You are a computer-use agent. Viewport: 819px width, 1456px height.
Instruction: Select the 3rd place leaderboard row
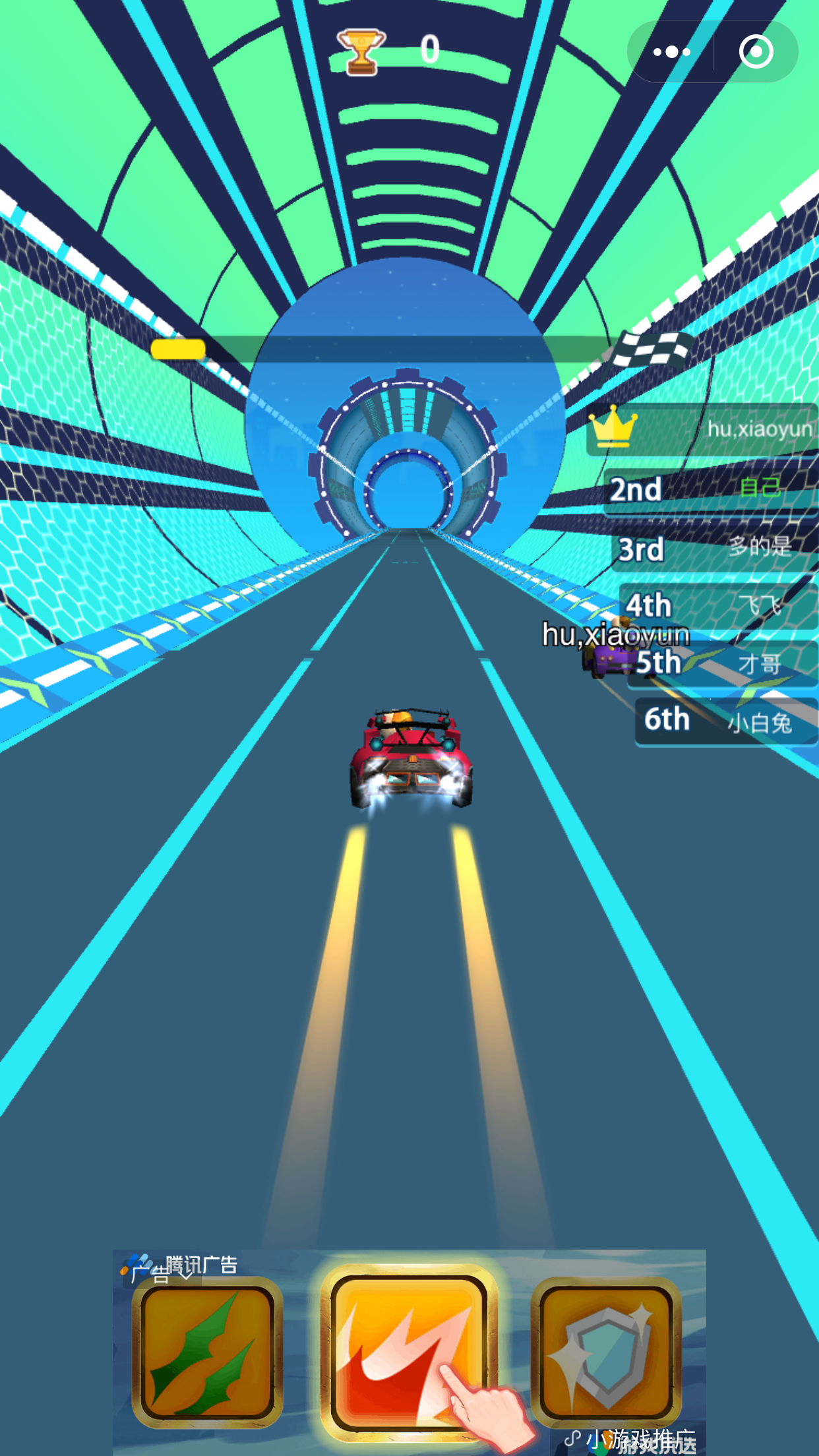pyautogui.click(x=715, y=548)
